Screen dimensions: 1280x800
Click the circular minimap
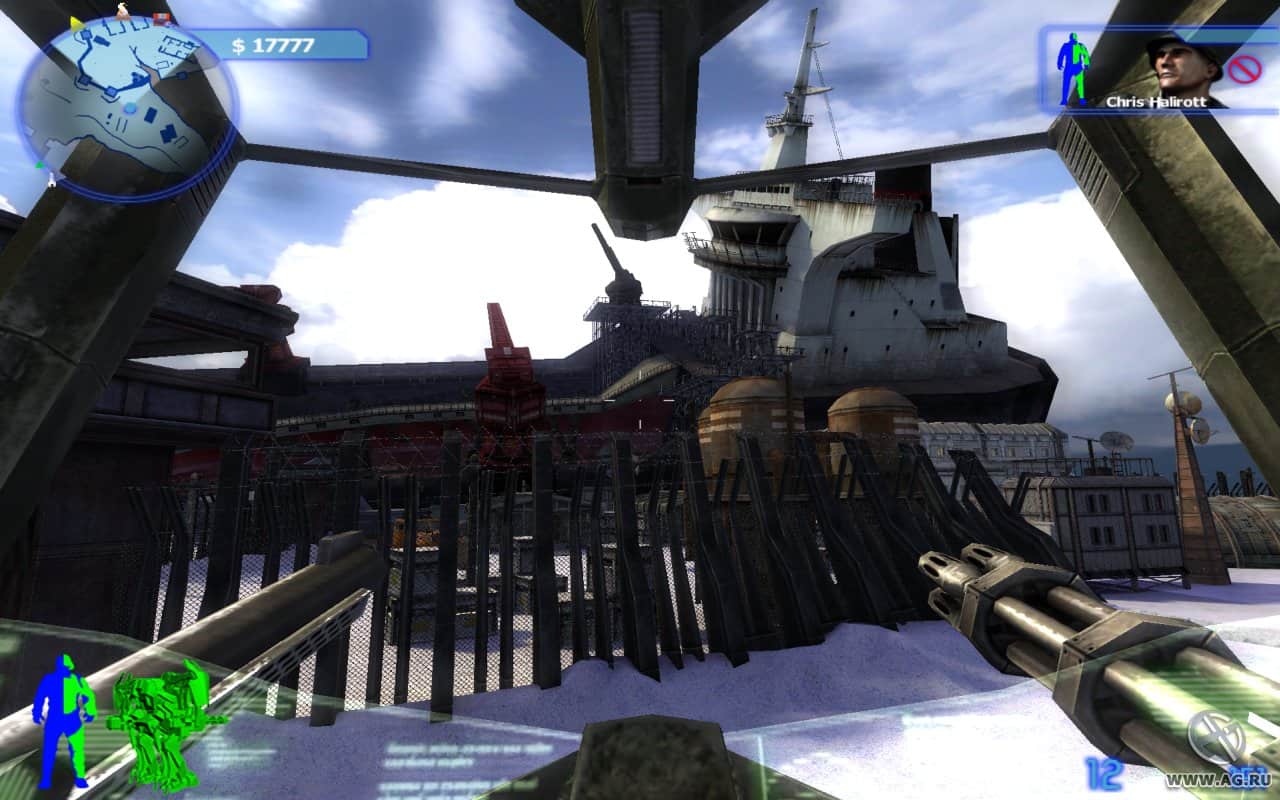pyautogui.click(x=126, y=106)
